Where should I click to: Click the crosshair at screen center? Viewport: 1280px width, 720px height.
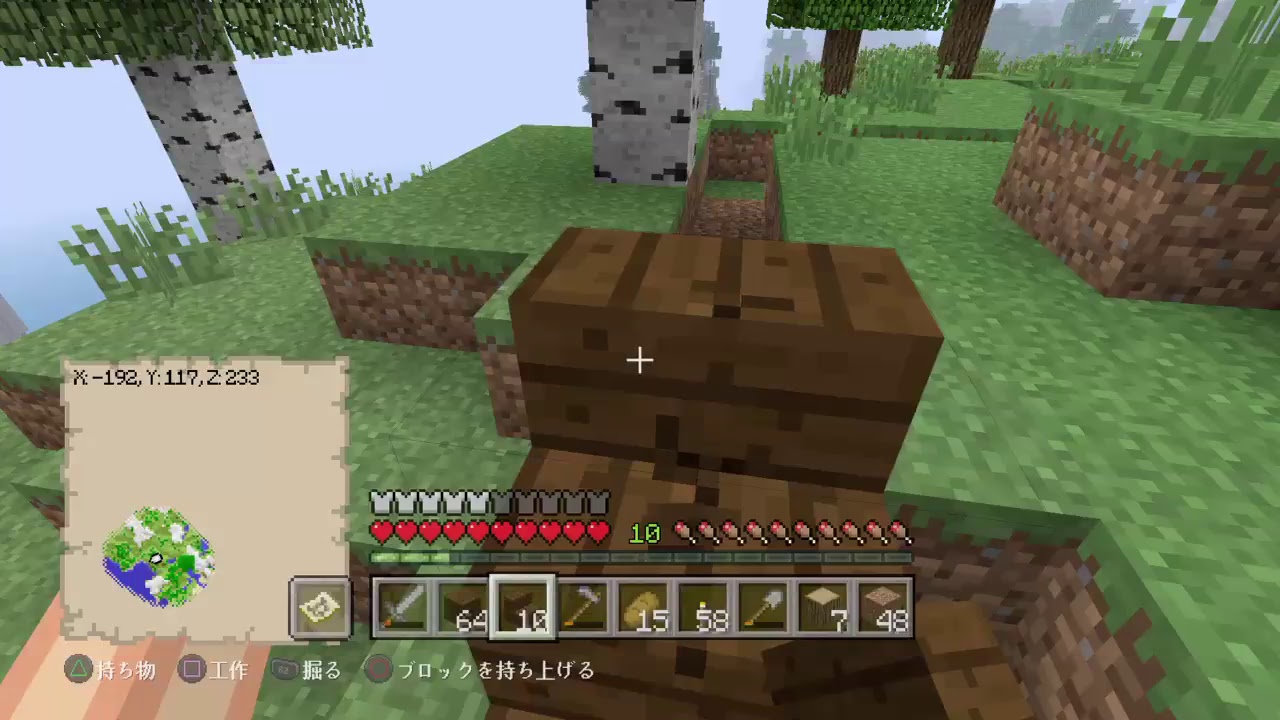pos(640,360)
